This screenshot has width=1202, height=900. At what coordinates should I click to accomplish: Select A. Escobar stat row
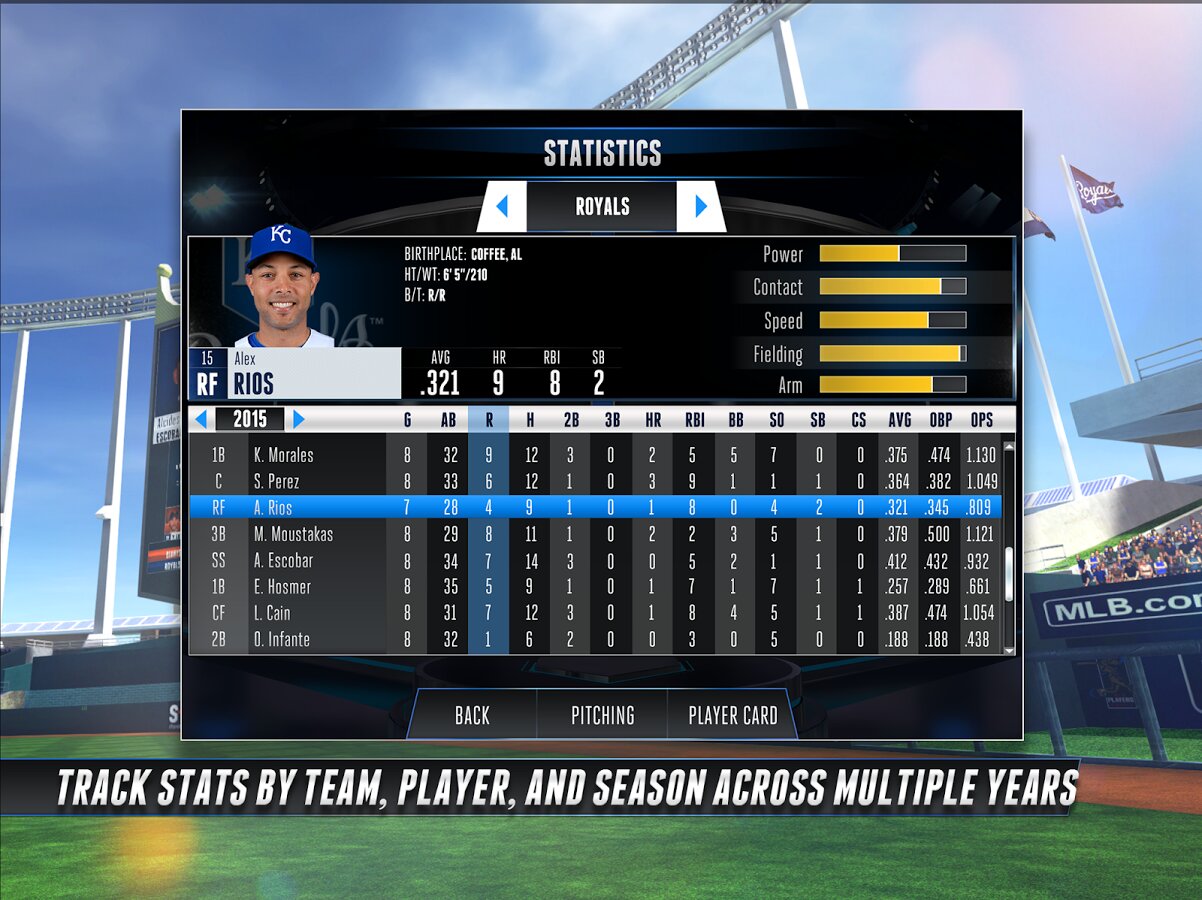tap(283, 560)
